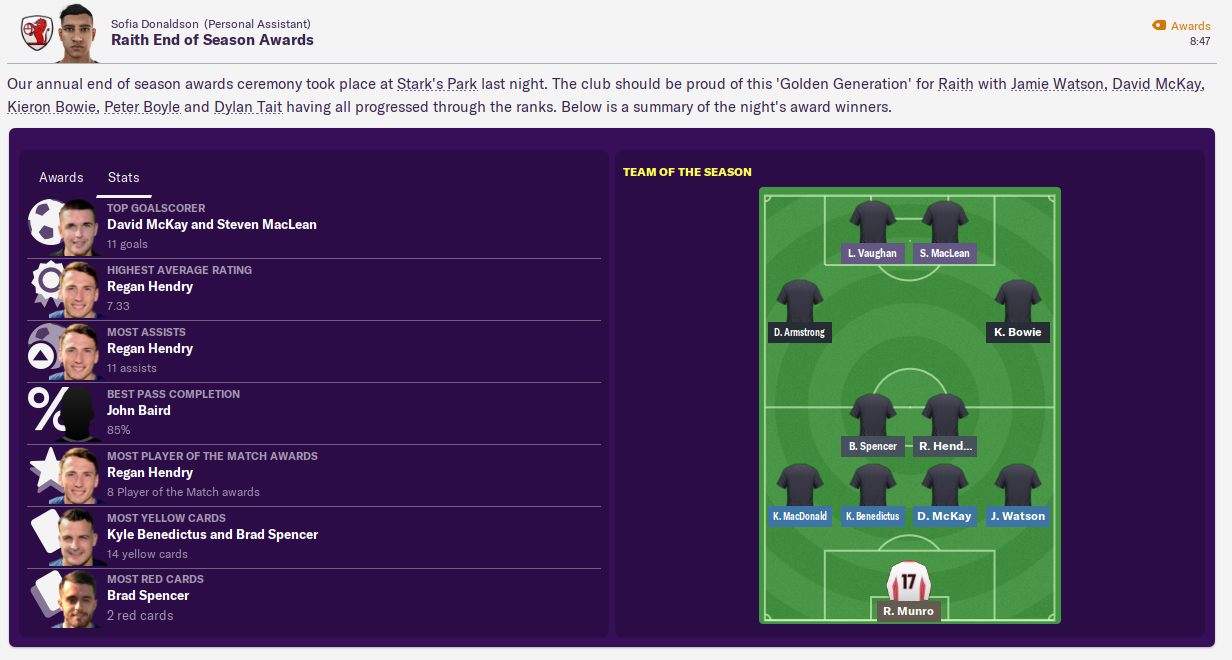Select the Stats tab

(x=124, y=177)
